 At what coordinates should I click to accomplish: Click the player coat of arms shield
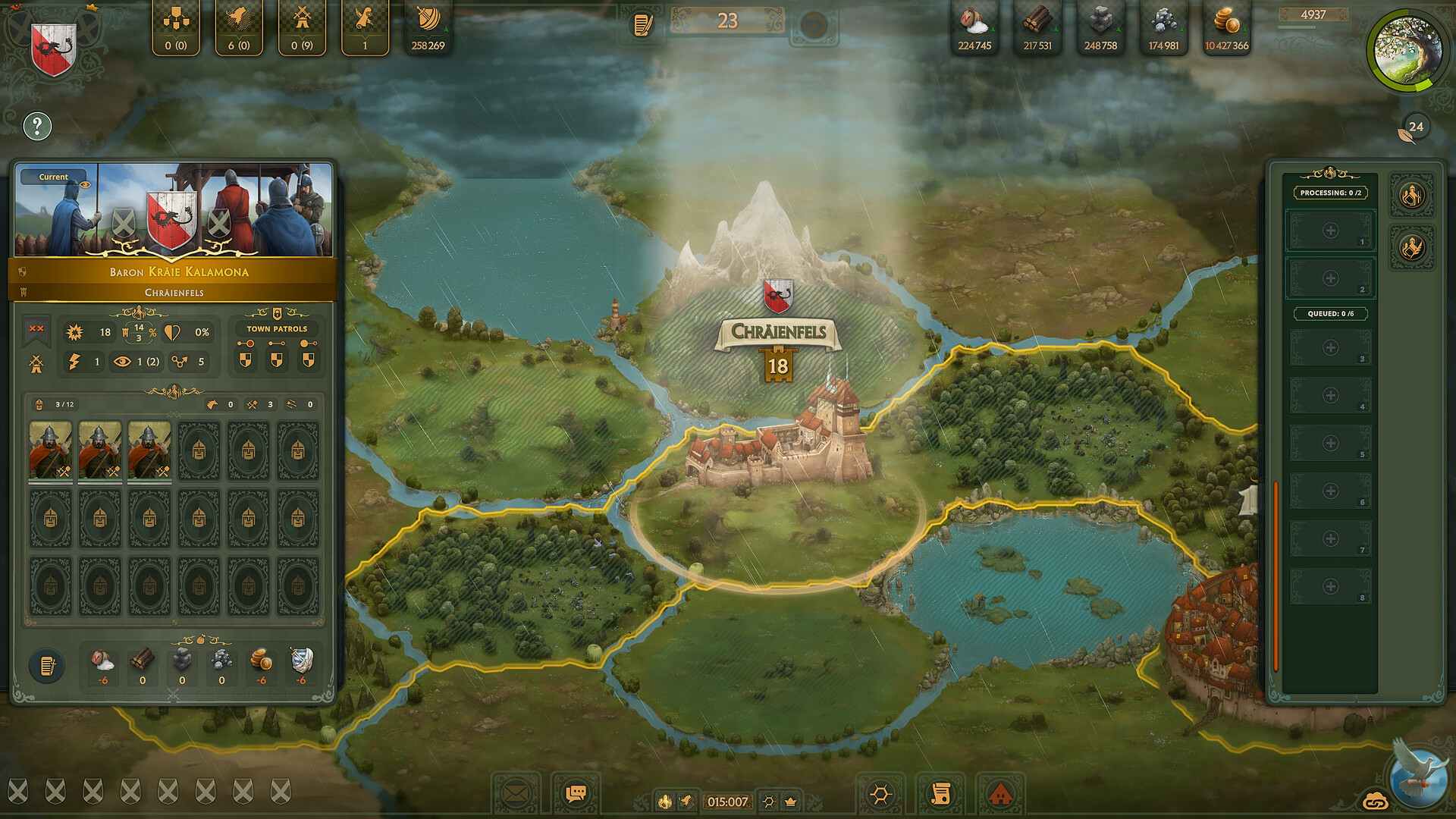click(x=53, y=48)
